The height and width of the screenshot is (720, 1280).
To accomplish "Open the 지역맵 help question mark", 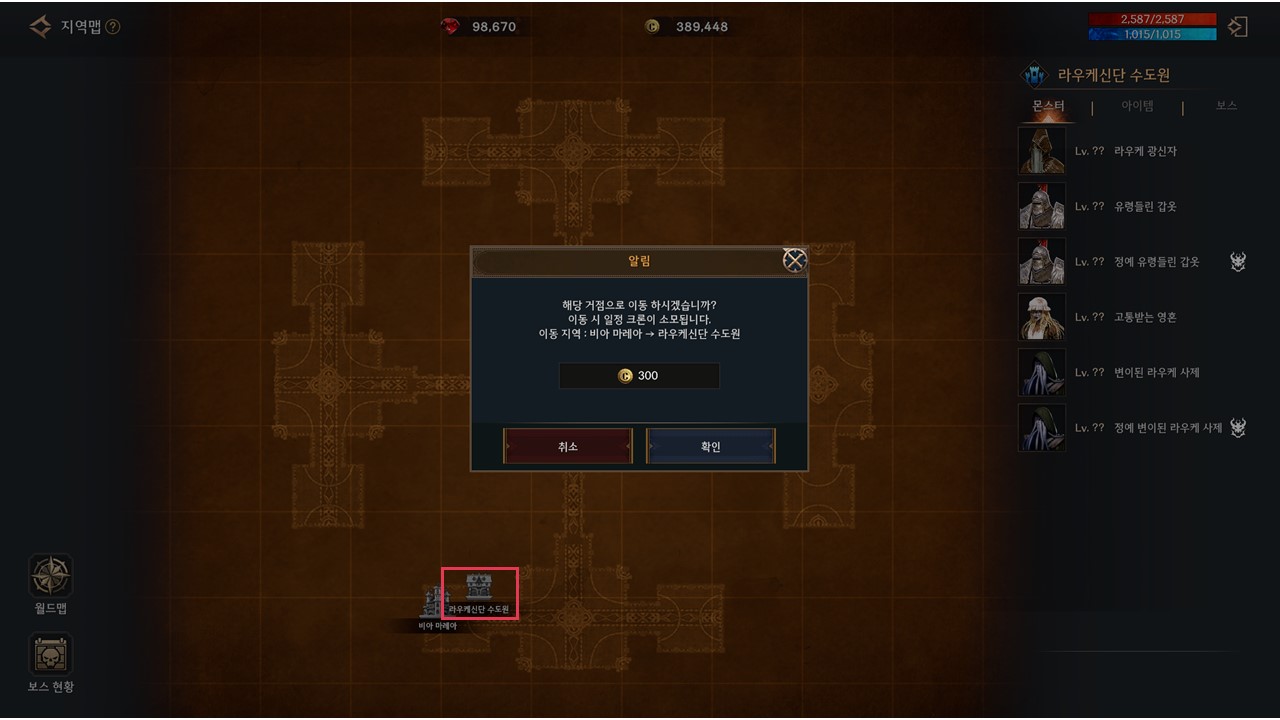I will coord(113,27).
